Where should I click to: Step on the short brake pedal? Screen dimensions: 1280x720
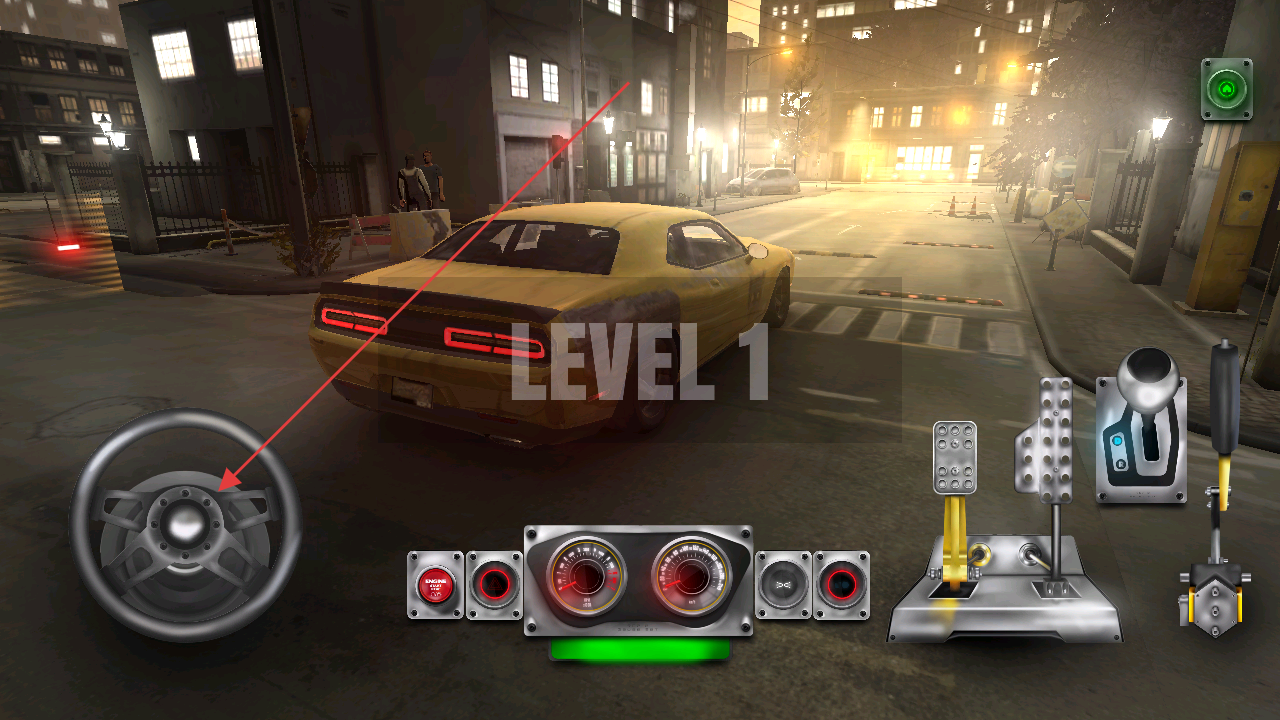[955, 458]
